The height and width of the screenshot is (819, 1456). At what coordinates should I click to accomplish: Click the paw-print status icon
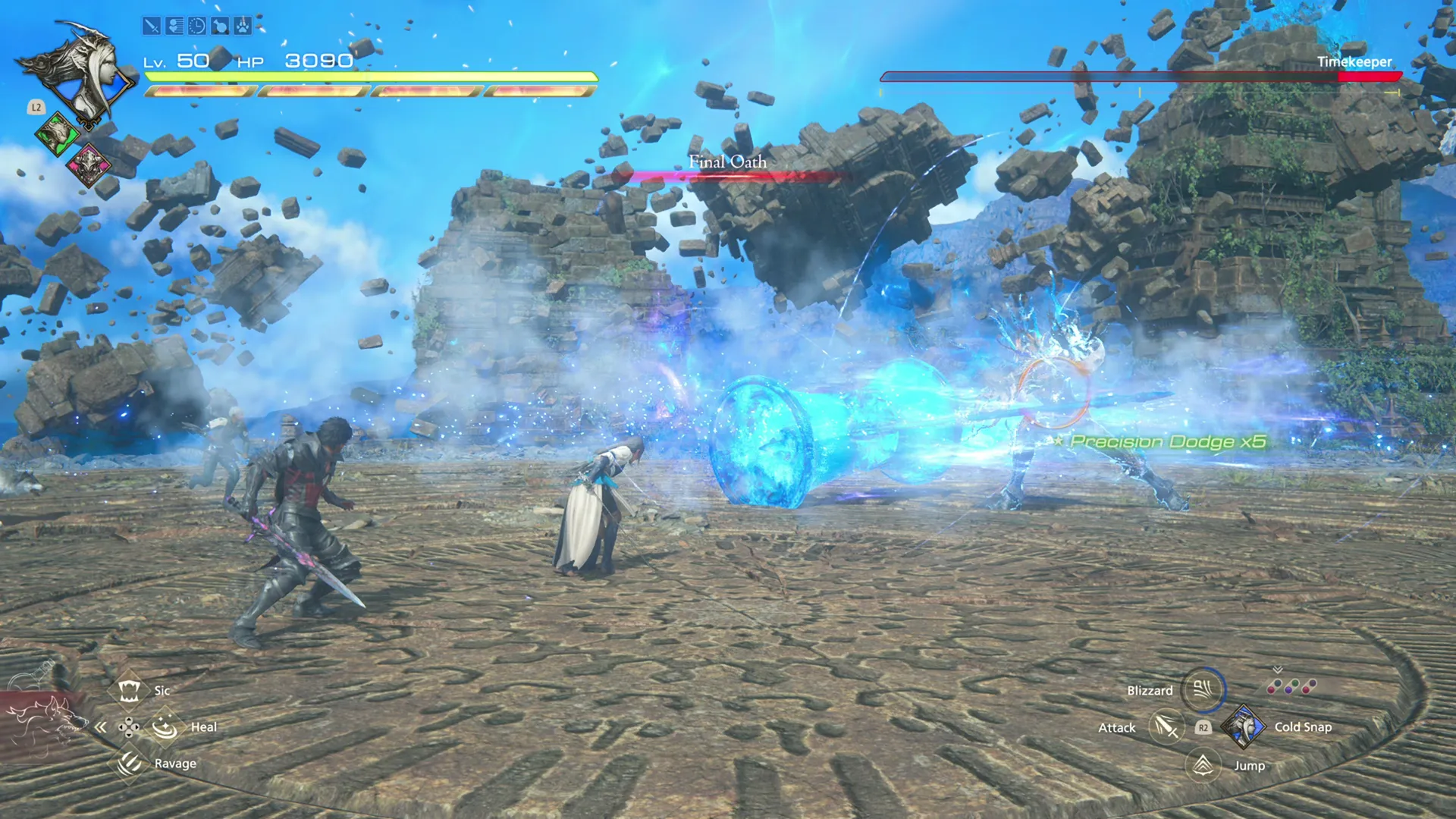point(243,27)
